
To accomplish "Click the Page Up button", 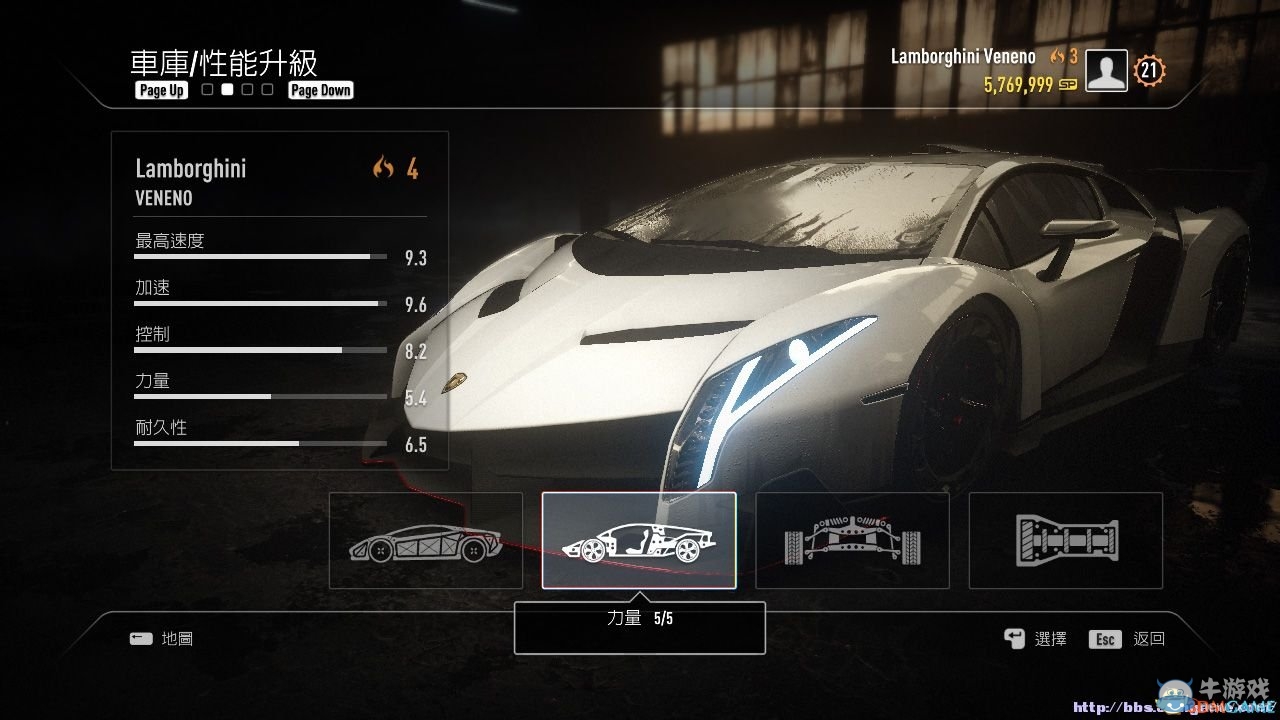I will click(161, 89).
